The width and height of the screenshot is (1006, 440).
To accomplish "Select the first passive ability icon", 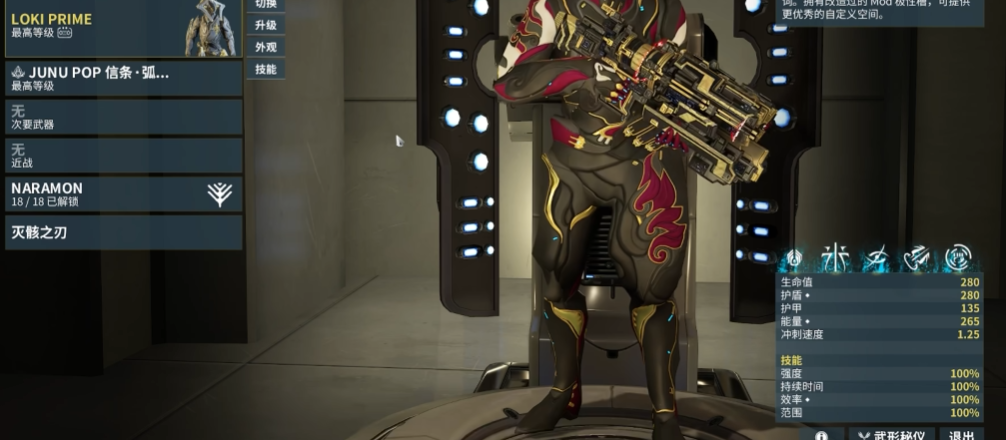I will tap(794, 257).
